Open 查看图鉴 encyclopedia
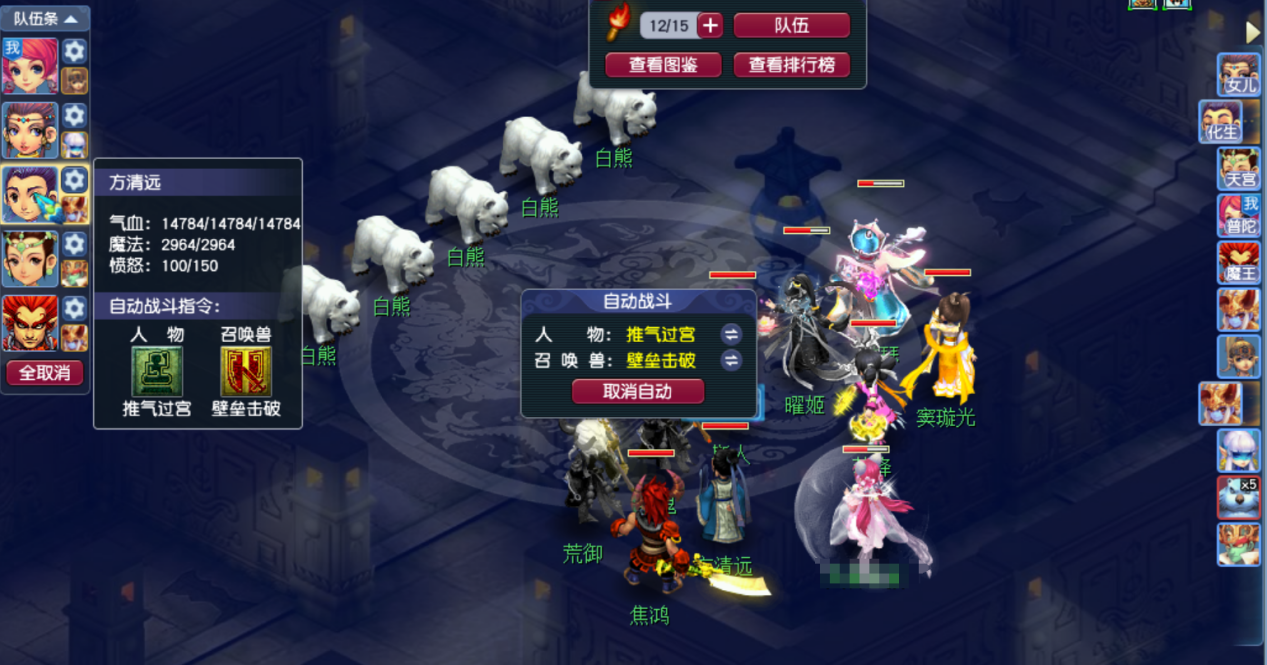Screen dimensions: 1267x665 pos(663,65)
